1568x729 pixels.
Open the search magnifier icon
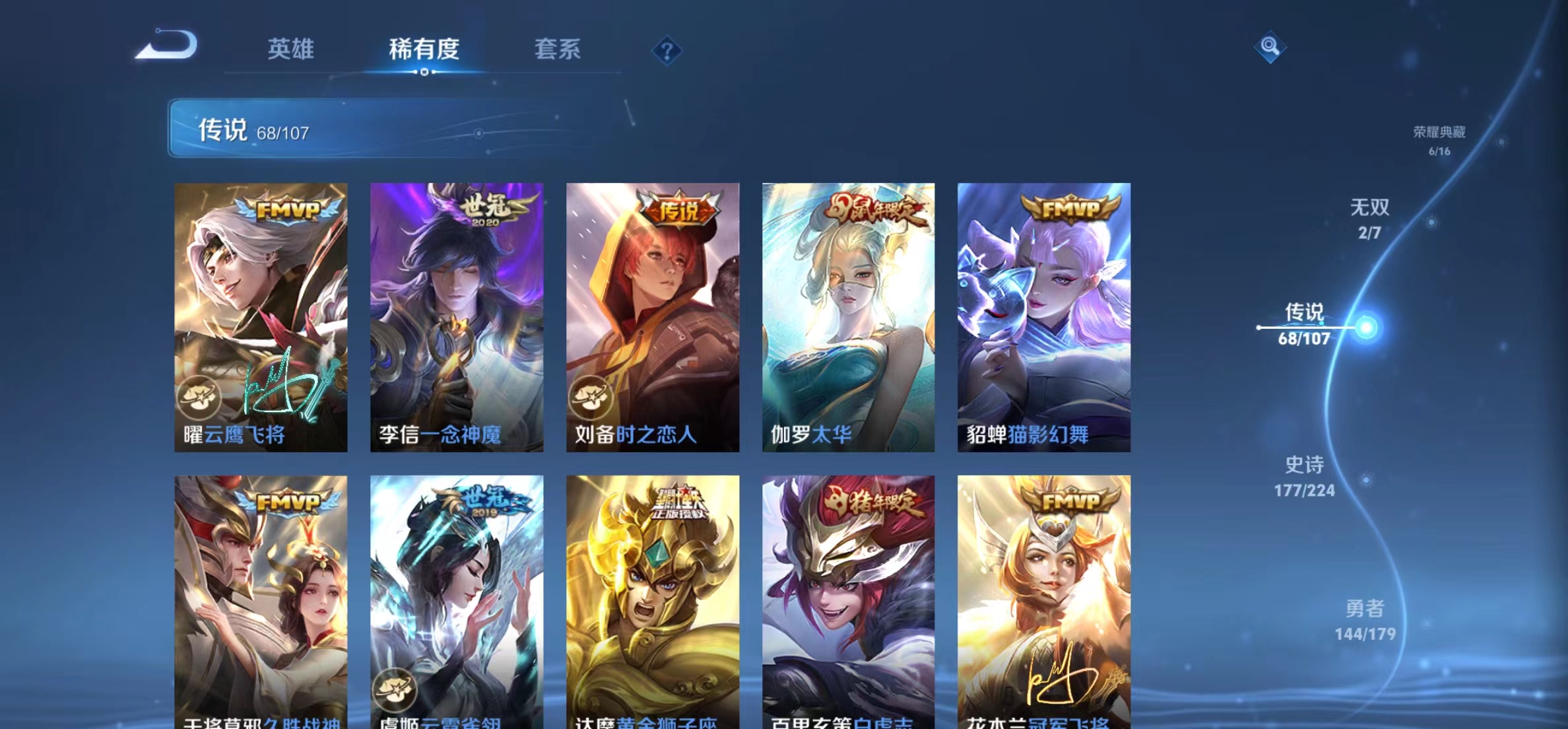point(1270,48)
